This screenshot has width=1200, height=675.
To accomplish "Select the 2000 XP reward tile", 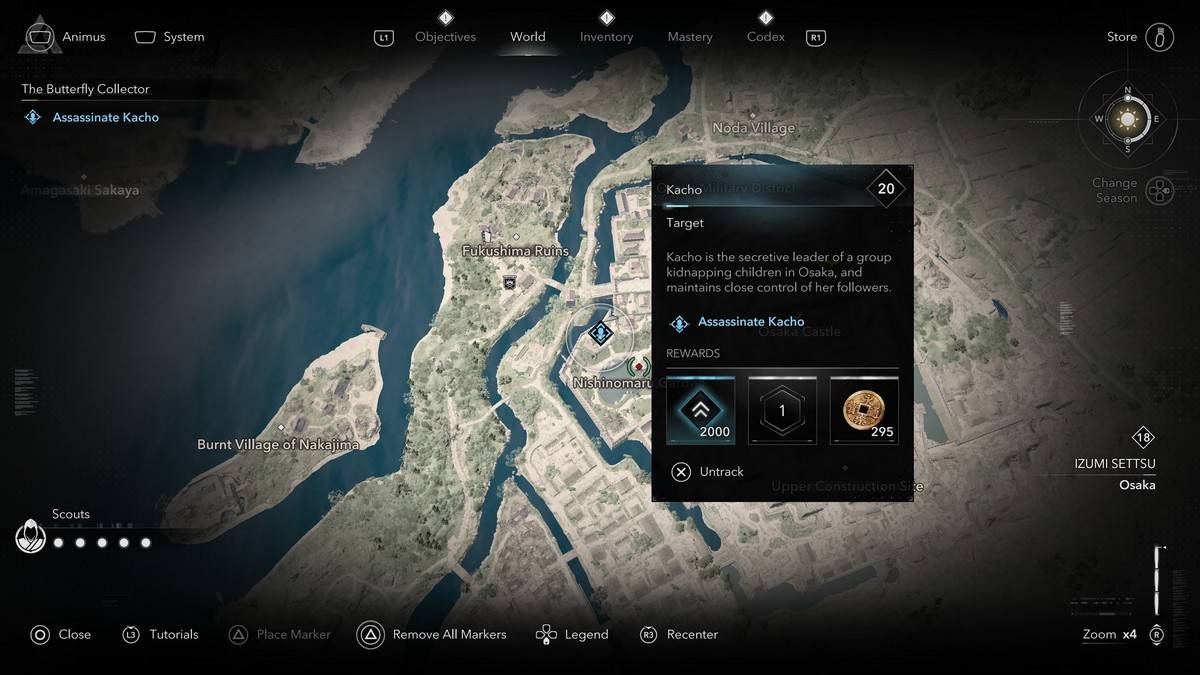I will click(701, 410).
